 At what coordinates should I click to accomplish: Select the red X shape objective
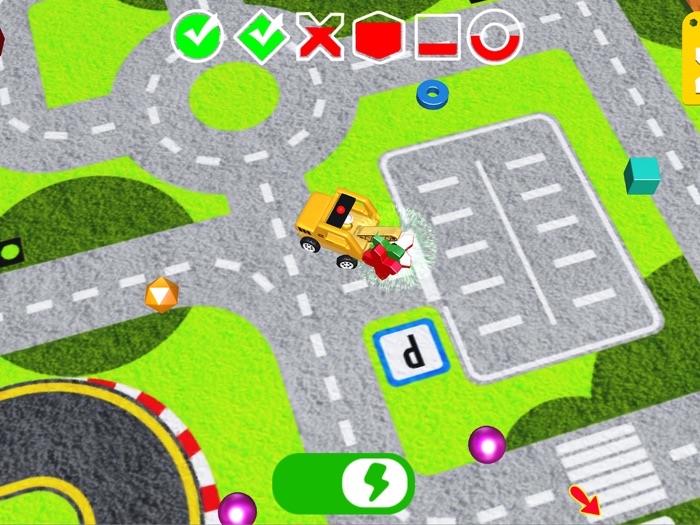pos(320,38)
